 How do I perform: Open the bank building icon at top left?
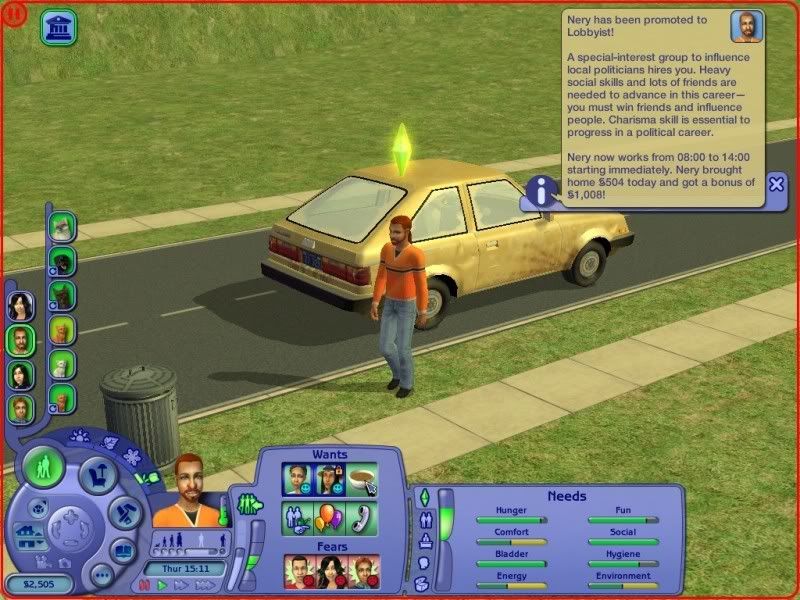tap(60, 27)
